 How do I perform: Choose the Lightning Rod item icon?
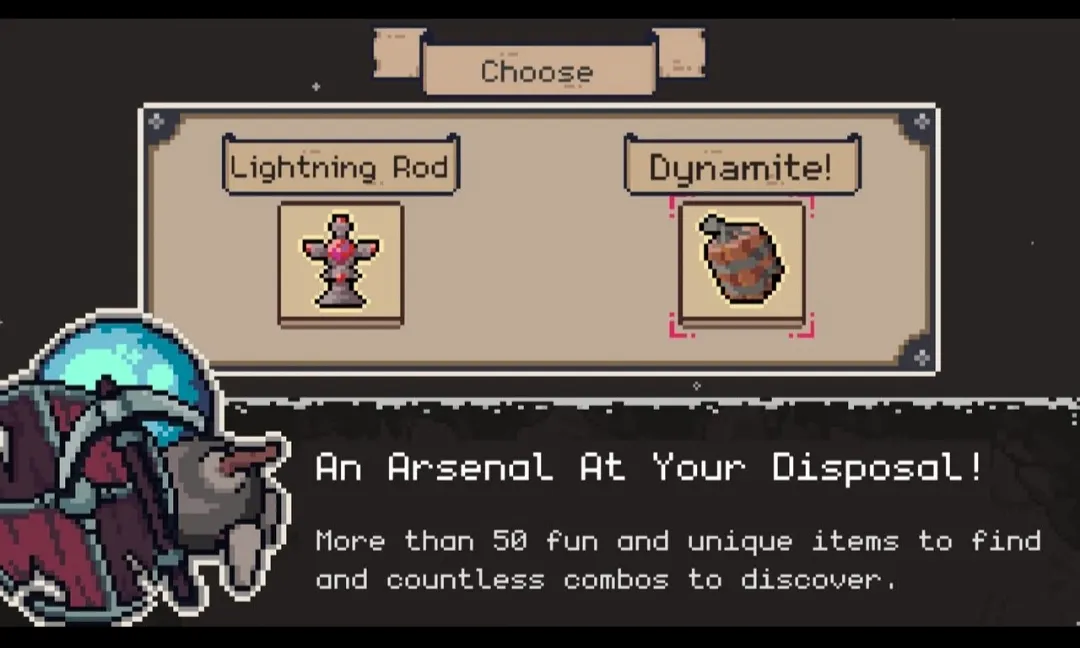(340, 263)
